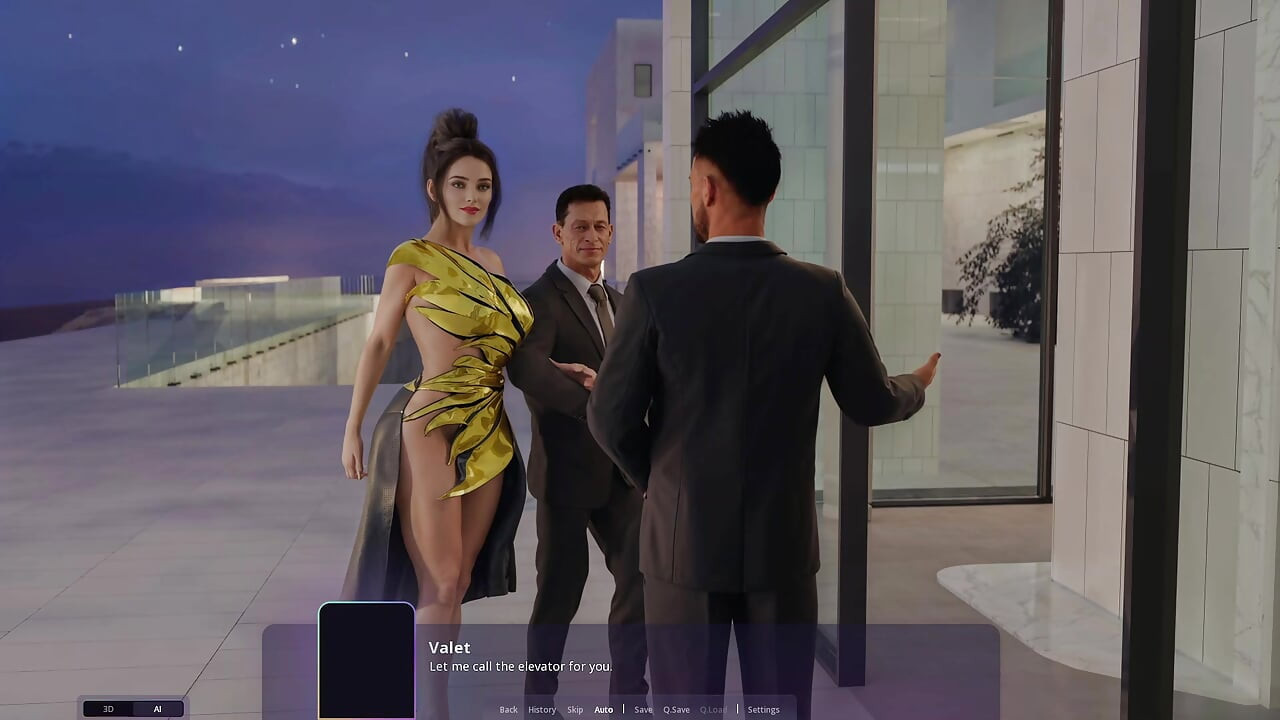The height and width of the screenshot is (720, 1280).
Task: Rewind dialogue with the Back button
Action: click(x=508, y=709)
